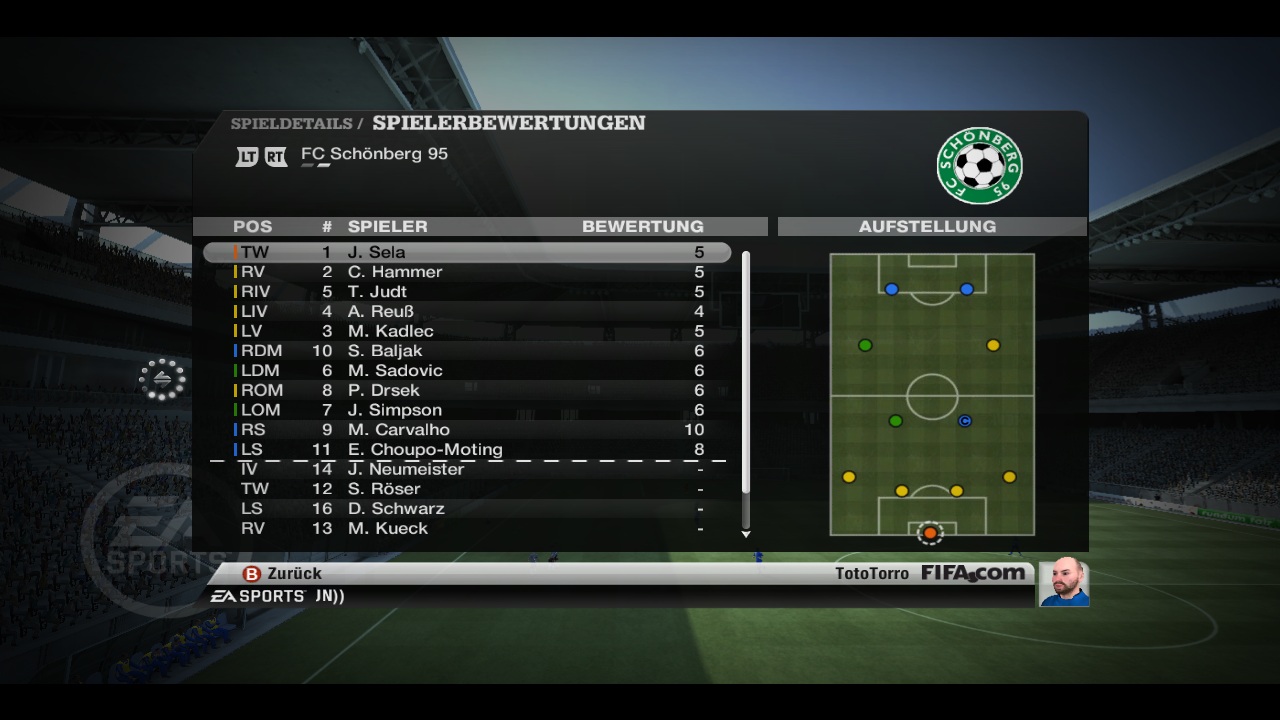Choose top-rated M. Carvalho's row
This screenshot has height=720, width=1280.
(x=467, y=430)
